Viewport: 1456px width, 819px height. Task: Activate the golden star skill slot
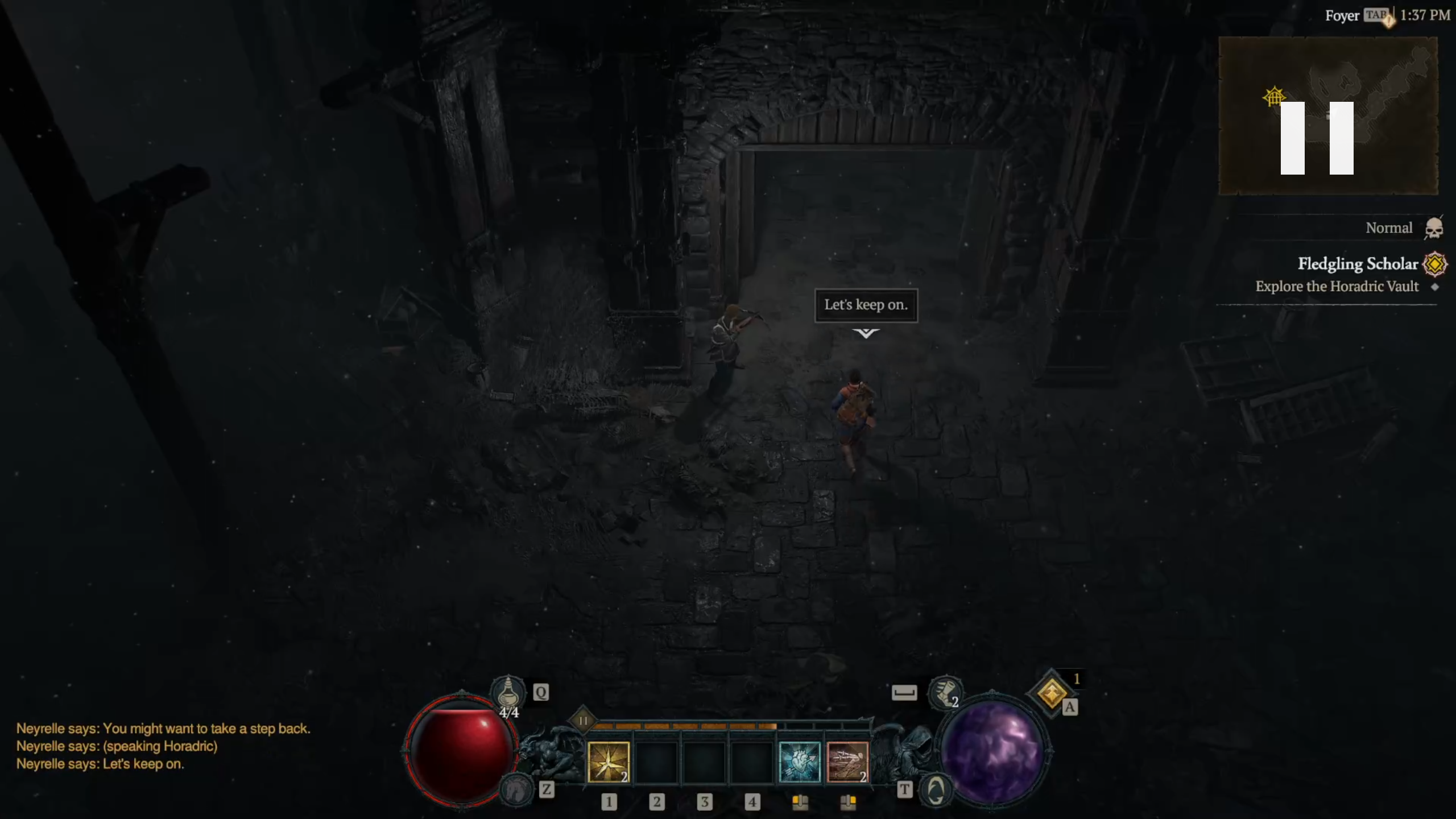coord(608,762)
